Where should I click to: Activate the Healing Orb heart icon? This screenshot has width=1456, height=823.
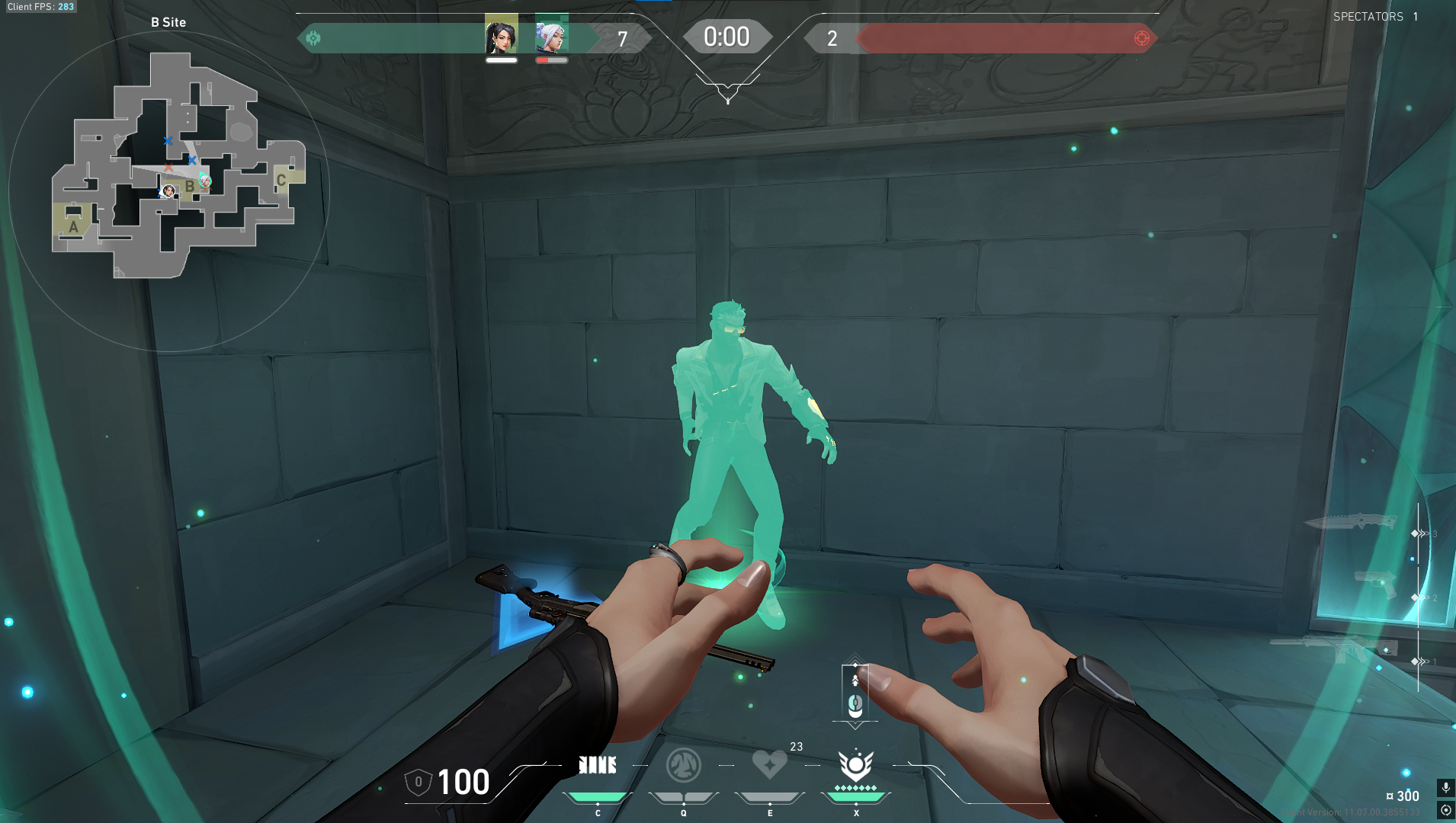pos(769,764)
